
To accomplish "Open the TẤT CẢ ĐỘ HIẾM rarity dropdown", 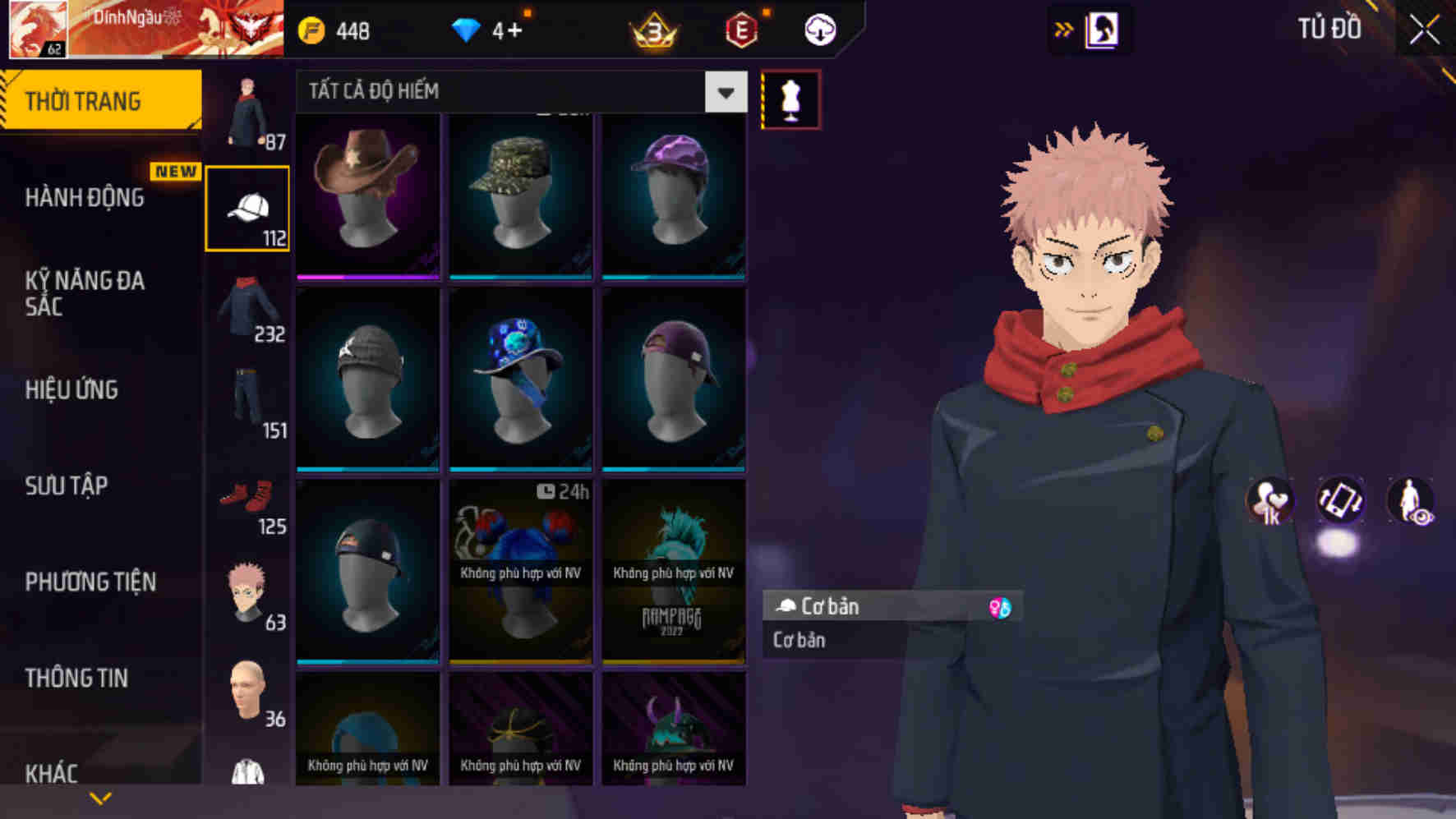I will (518, 92).
